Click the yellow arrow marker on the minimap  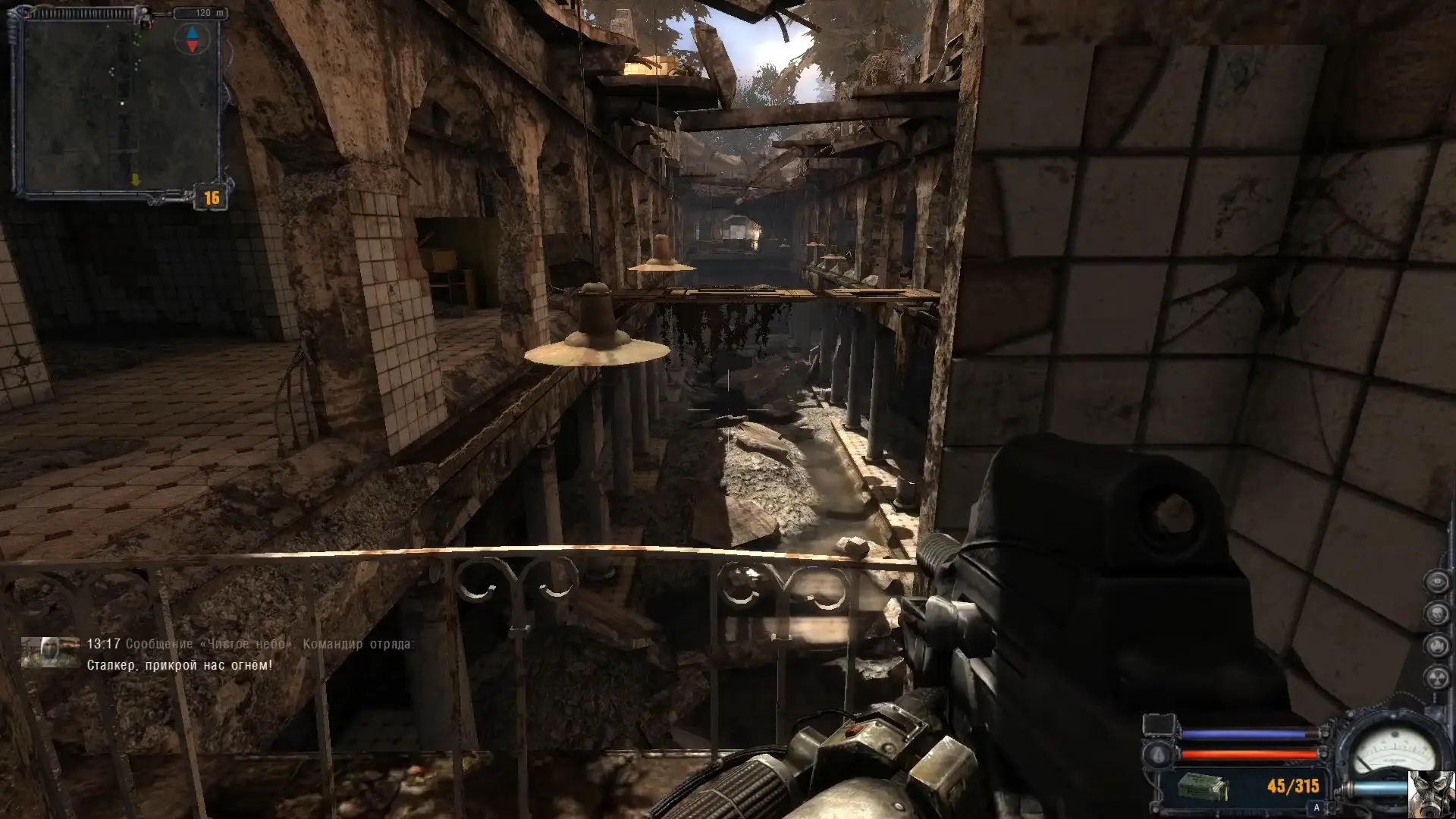click(136, 180)
